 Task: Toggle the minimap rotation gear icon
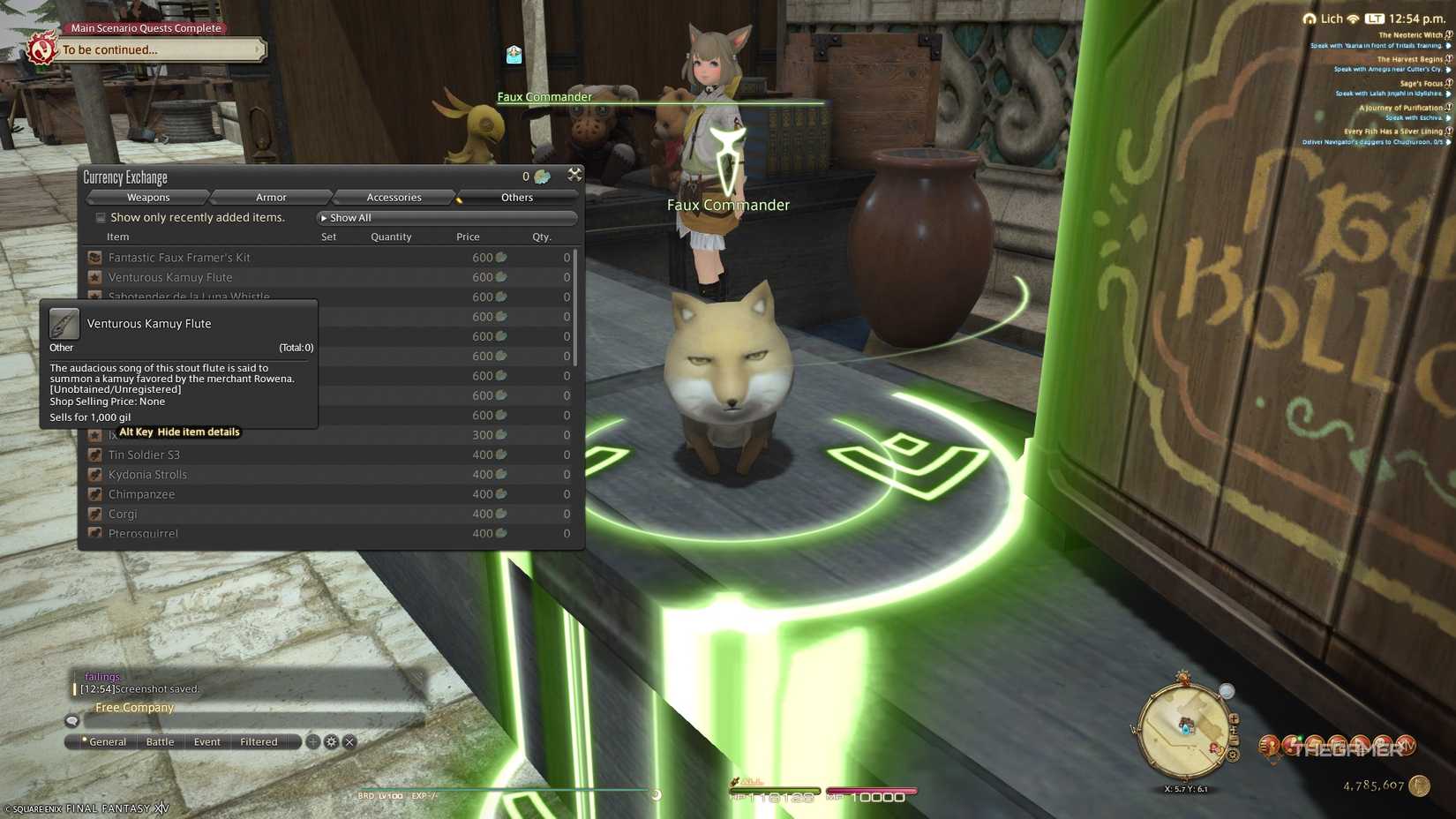(1234, 755)
